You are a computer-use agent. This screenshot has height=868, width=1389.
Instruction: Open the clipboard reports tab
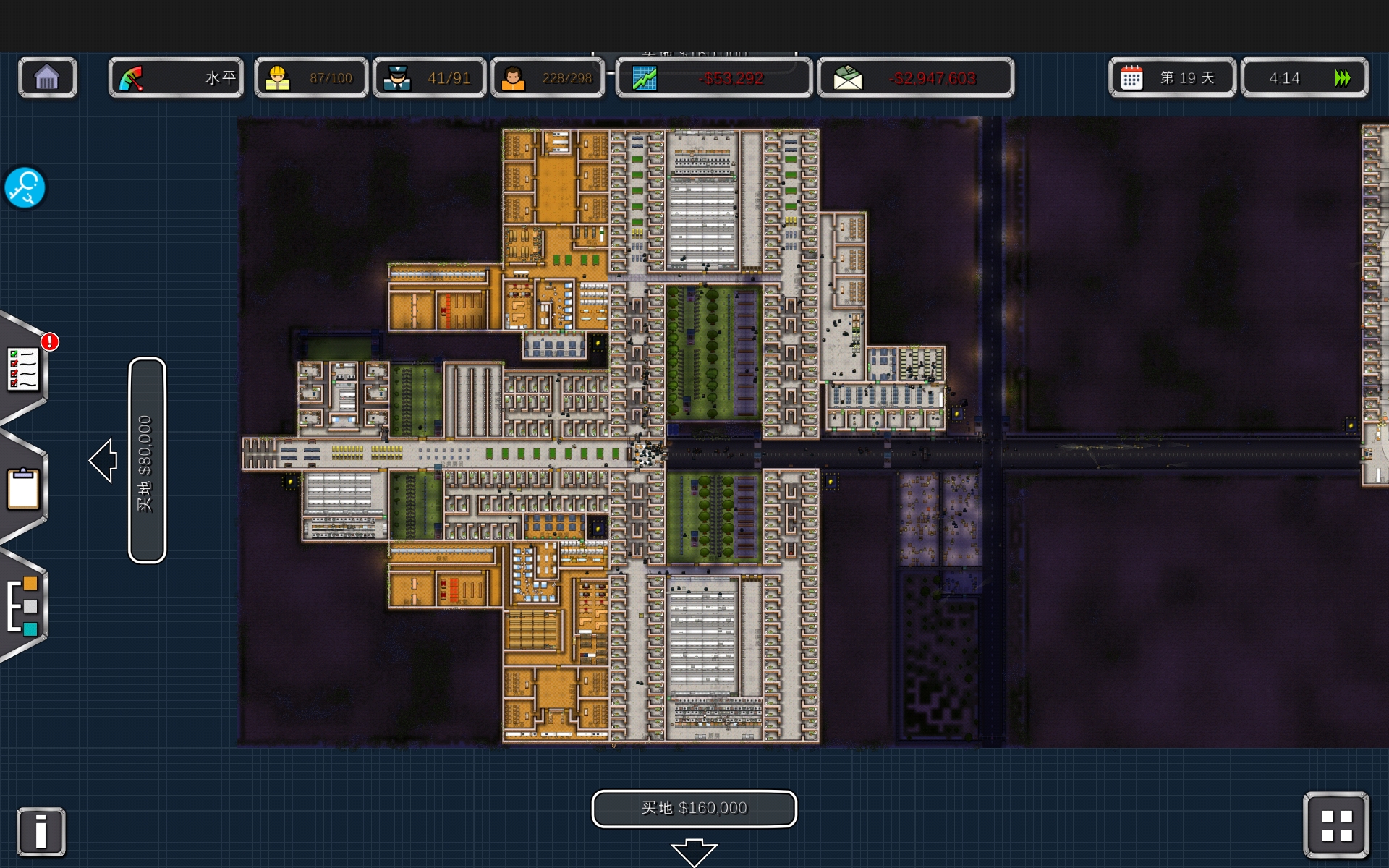click(x=23, y=488)
